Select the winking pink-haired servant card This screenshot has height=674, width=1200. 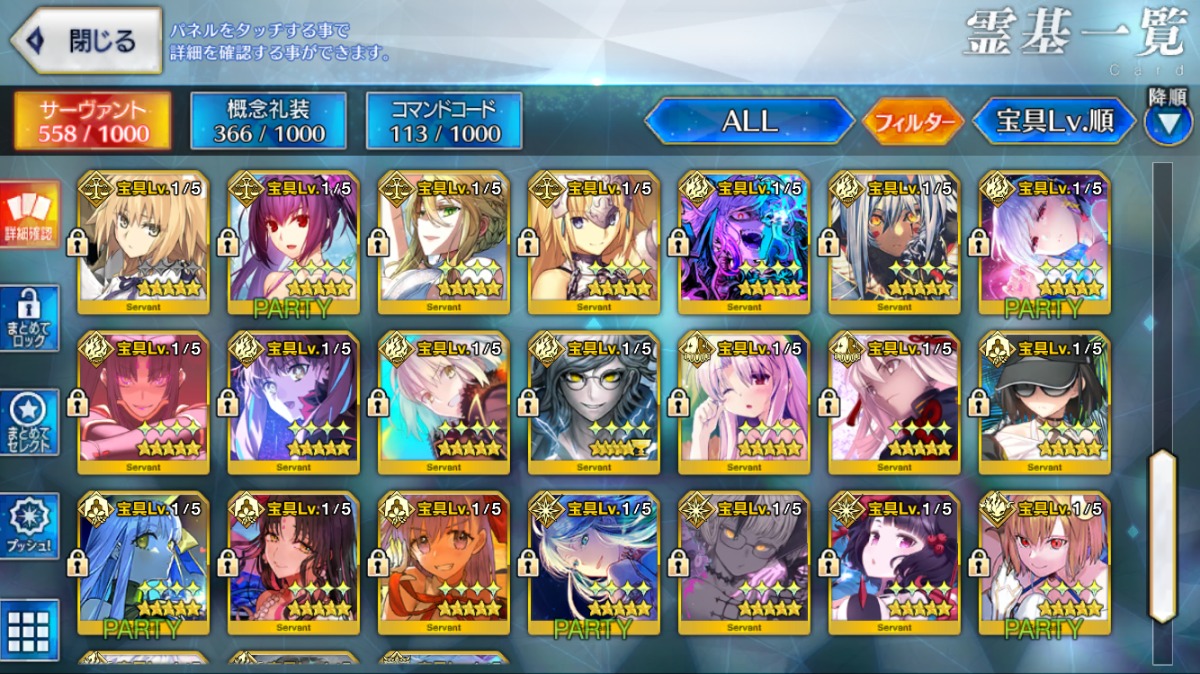[x=744, y=402]
